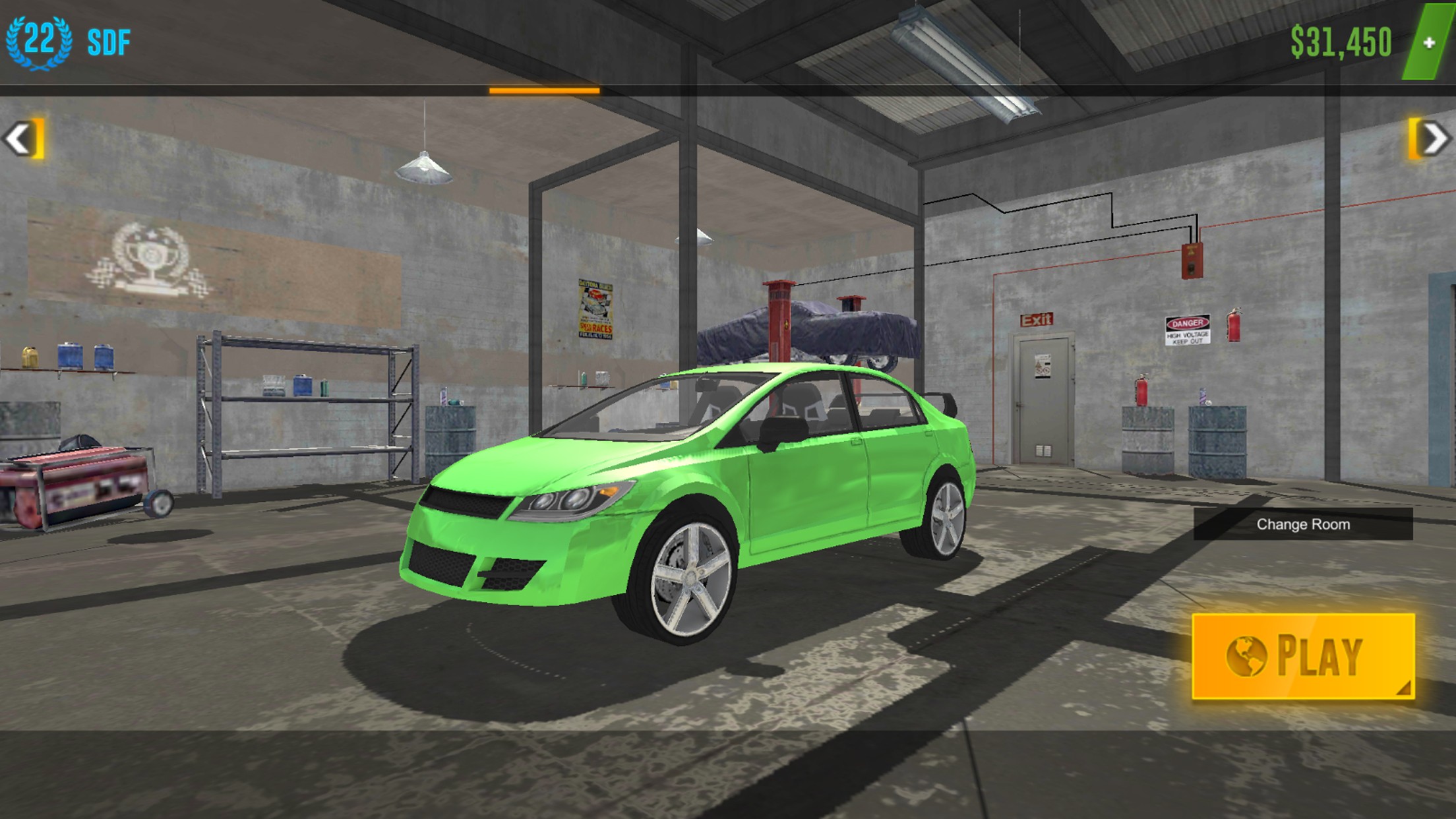Select the SDF player name
Image resolution: width=1456 pixels, height=819 pixels.
click(109, 43)
